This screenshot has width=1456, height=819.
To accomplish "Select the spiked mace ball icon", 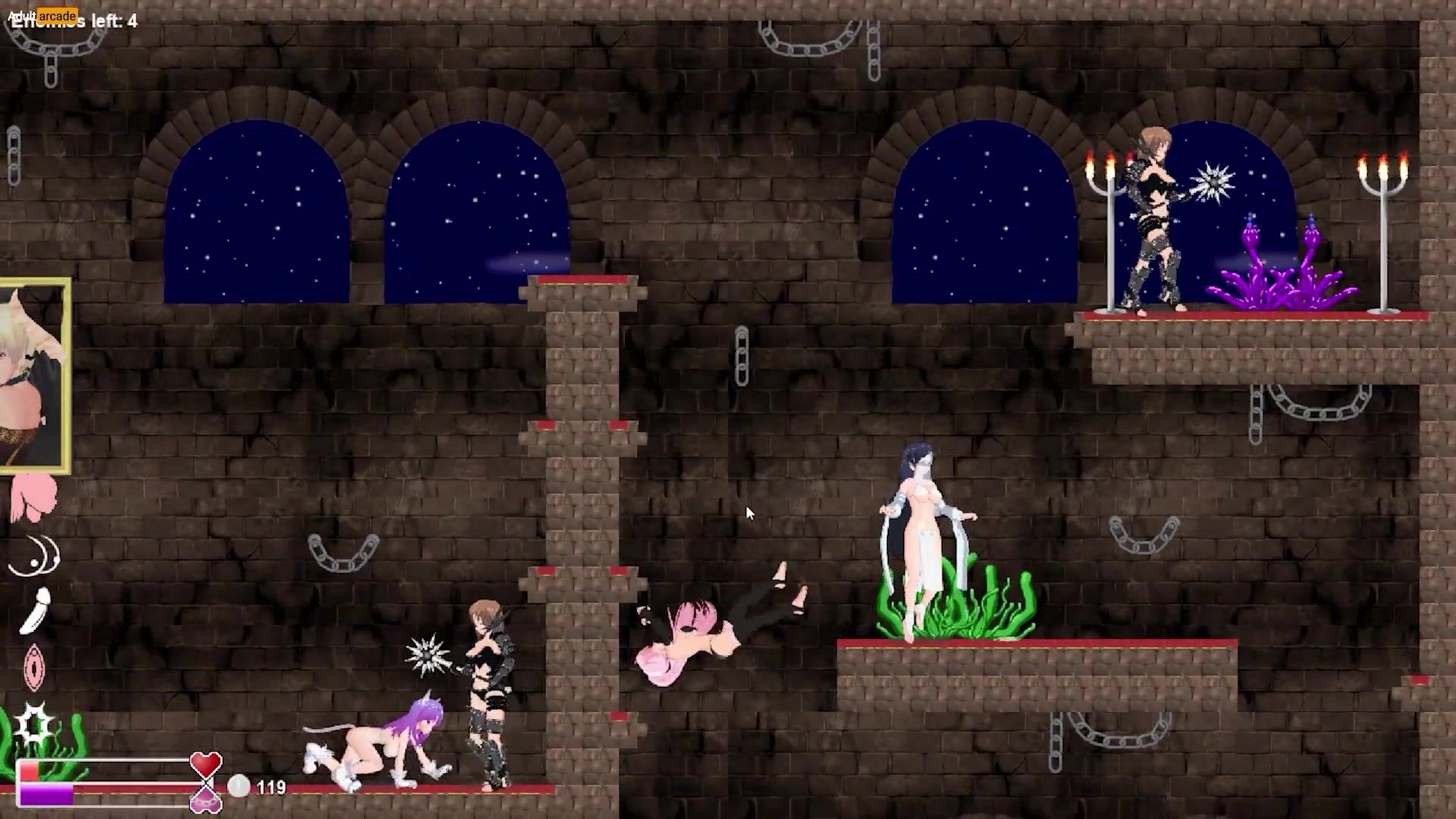I will pyautogui.click(x=34, y=723).
